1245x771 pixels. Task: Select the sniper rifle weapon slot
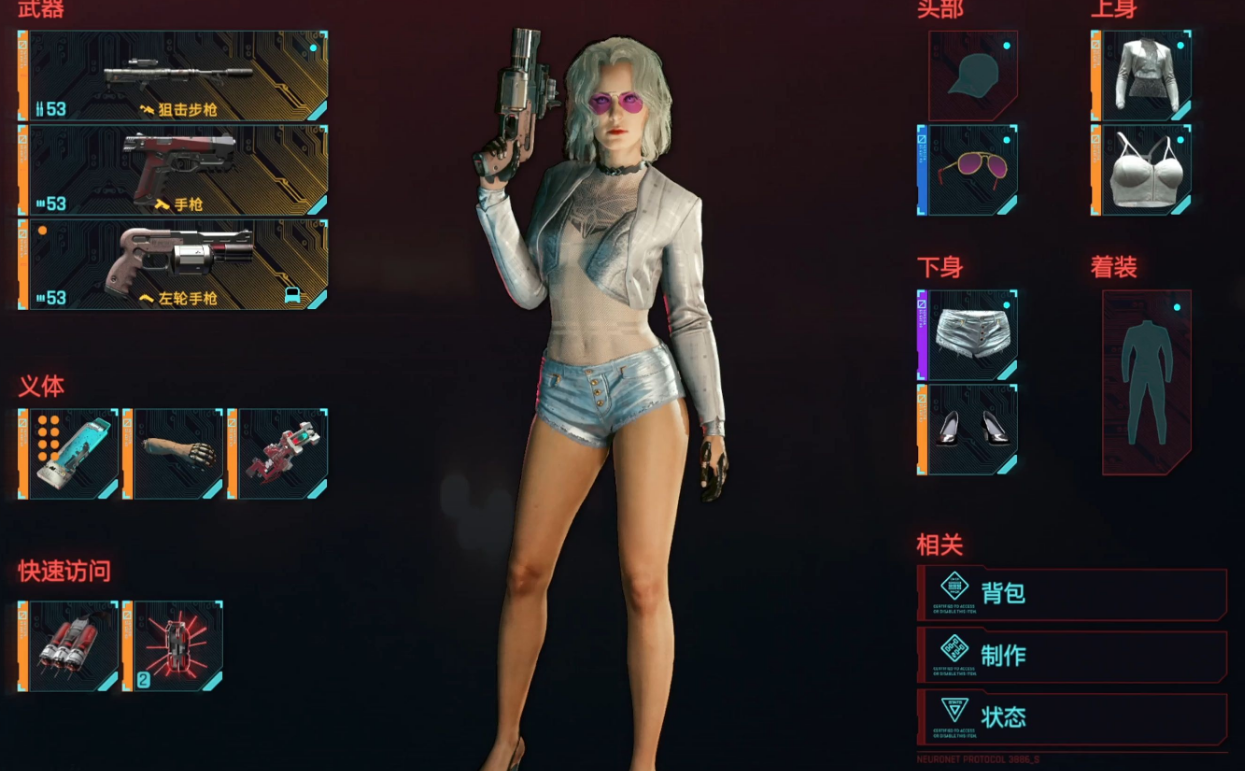173,76
